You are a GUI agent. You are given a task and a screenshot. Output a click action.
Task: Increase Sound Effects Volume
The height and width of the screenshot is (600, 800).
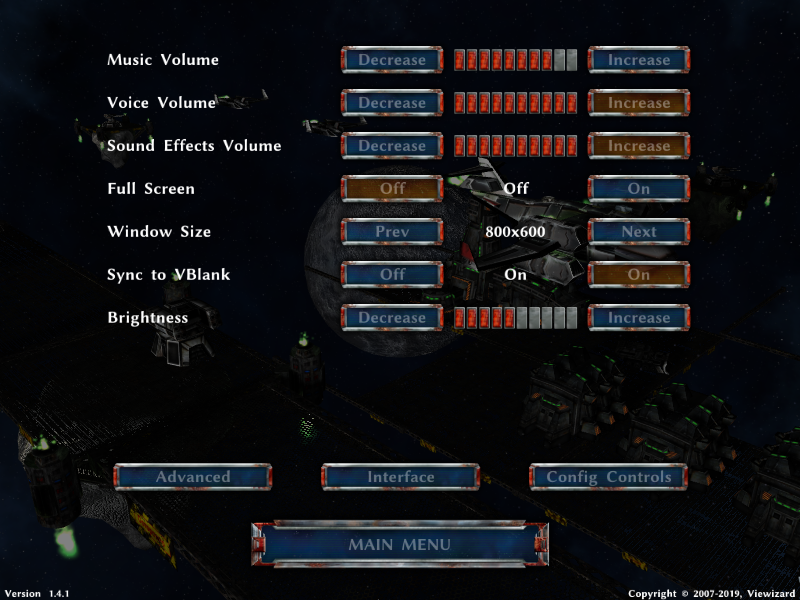pyautogui.click(x=639, y=146)
